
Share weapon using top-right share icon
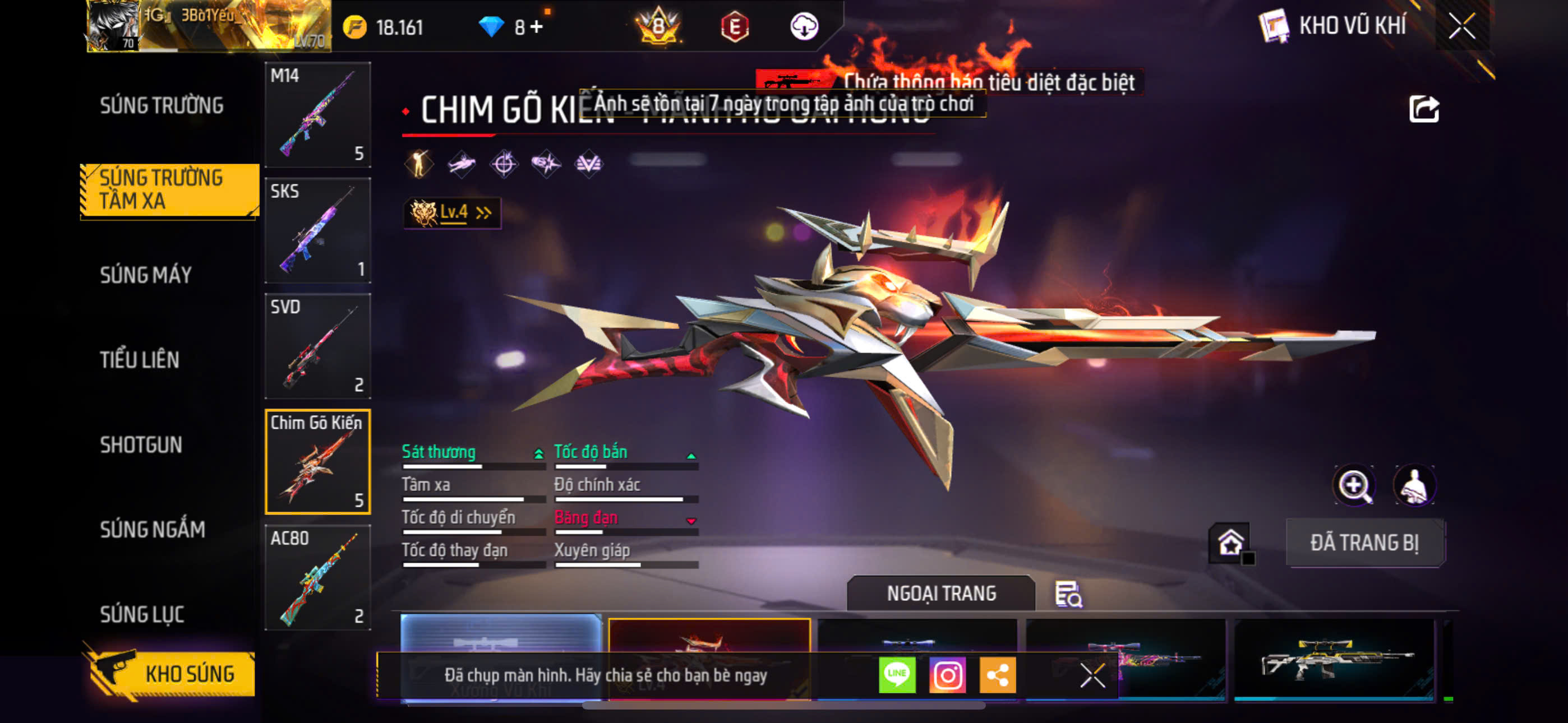click(1423, 110)
